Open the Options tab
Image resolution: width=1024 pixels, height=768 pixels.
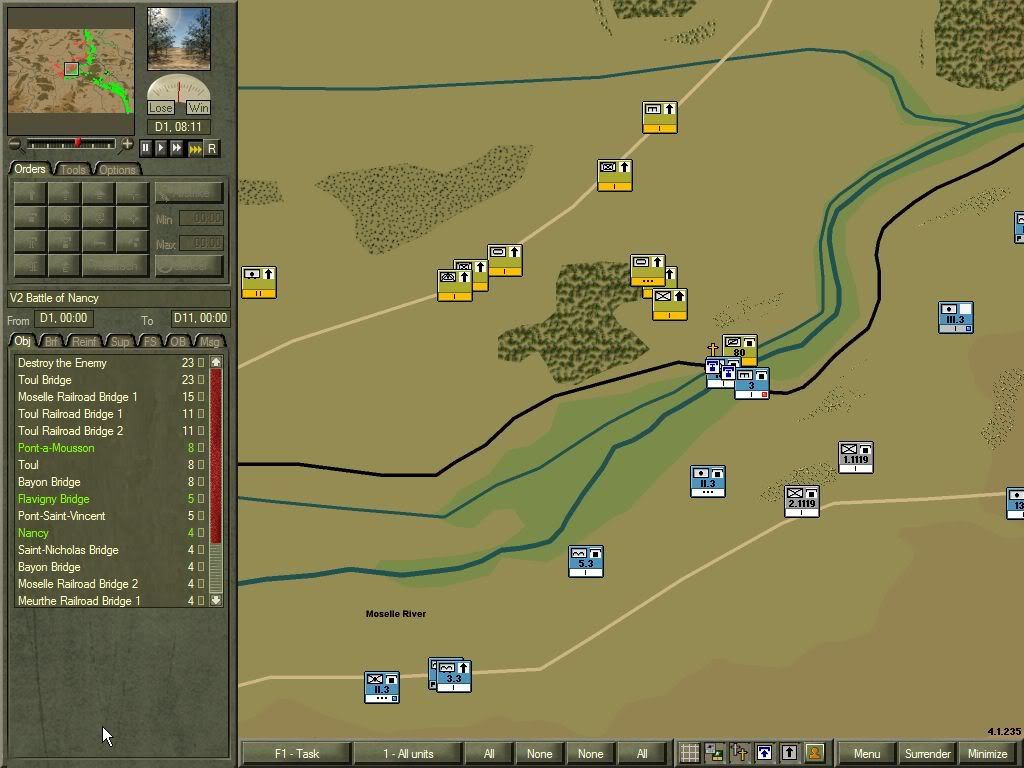coord(117,169)
